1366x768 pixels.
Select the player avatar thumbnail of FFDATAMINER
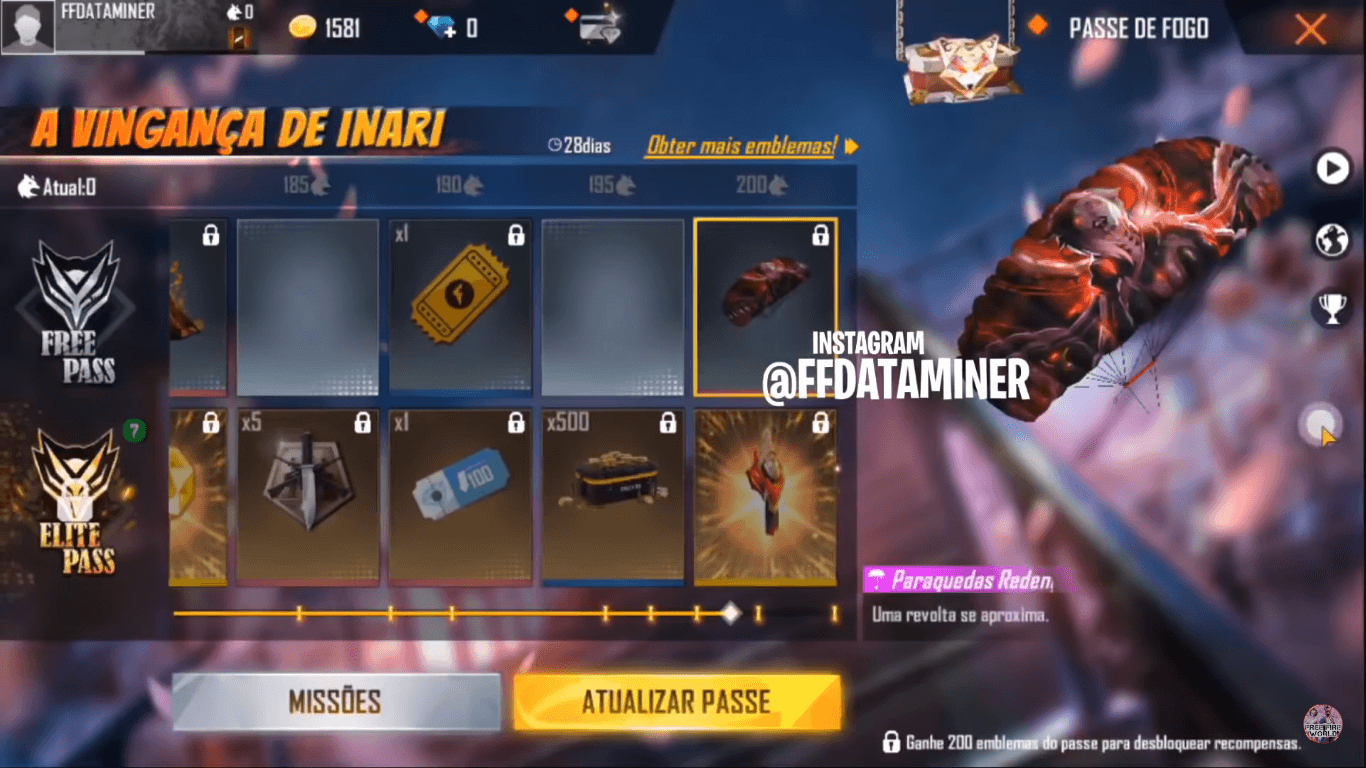pyautogui.click(x=27, y=25)
